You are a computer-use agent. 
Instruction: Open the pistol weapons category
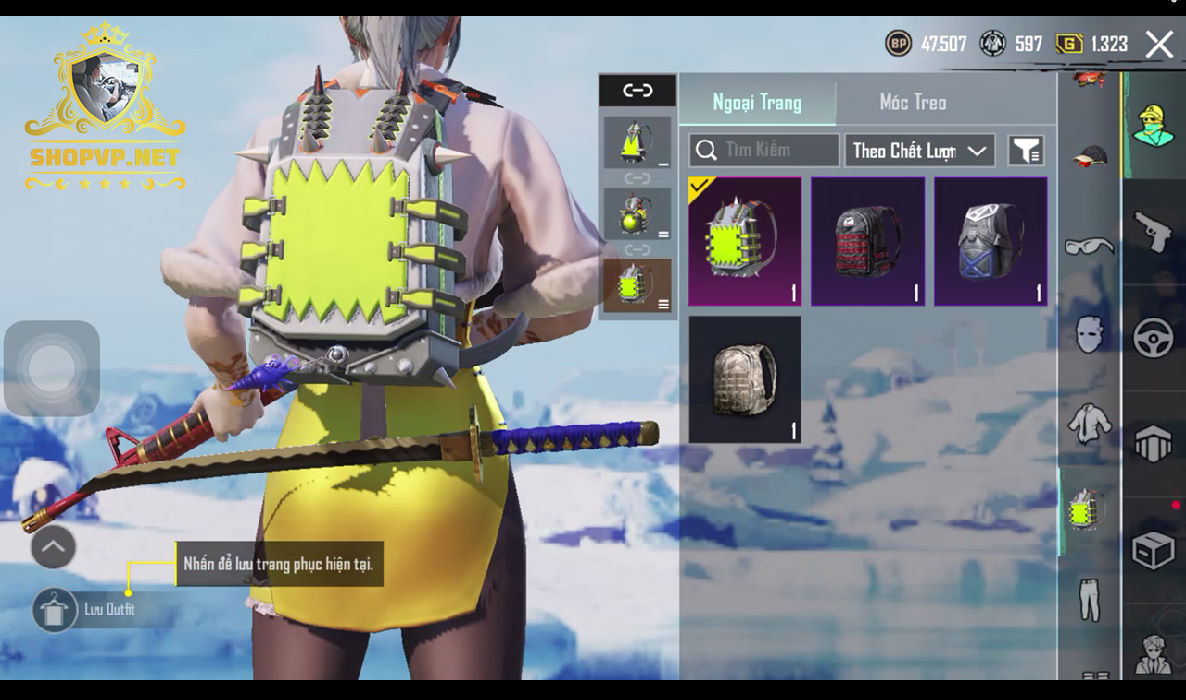(1153, 231)
